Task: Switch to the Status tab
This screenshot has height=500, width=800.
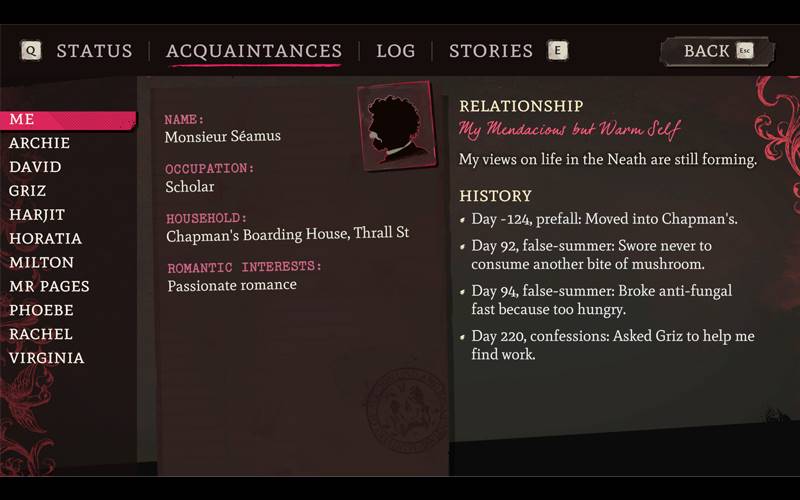Action: (x=94, y=51)
